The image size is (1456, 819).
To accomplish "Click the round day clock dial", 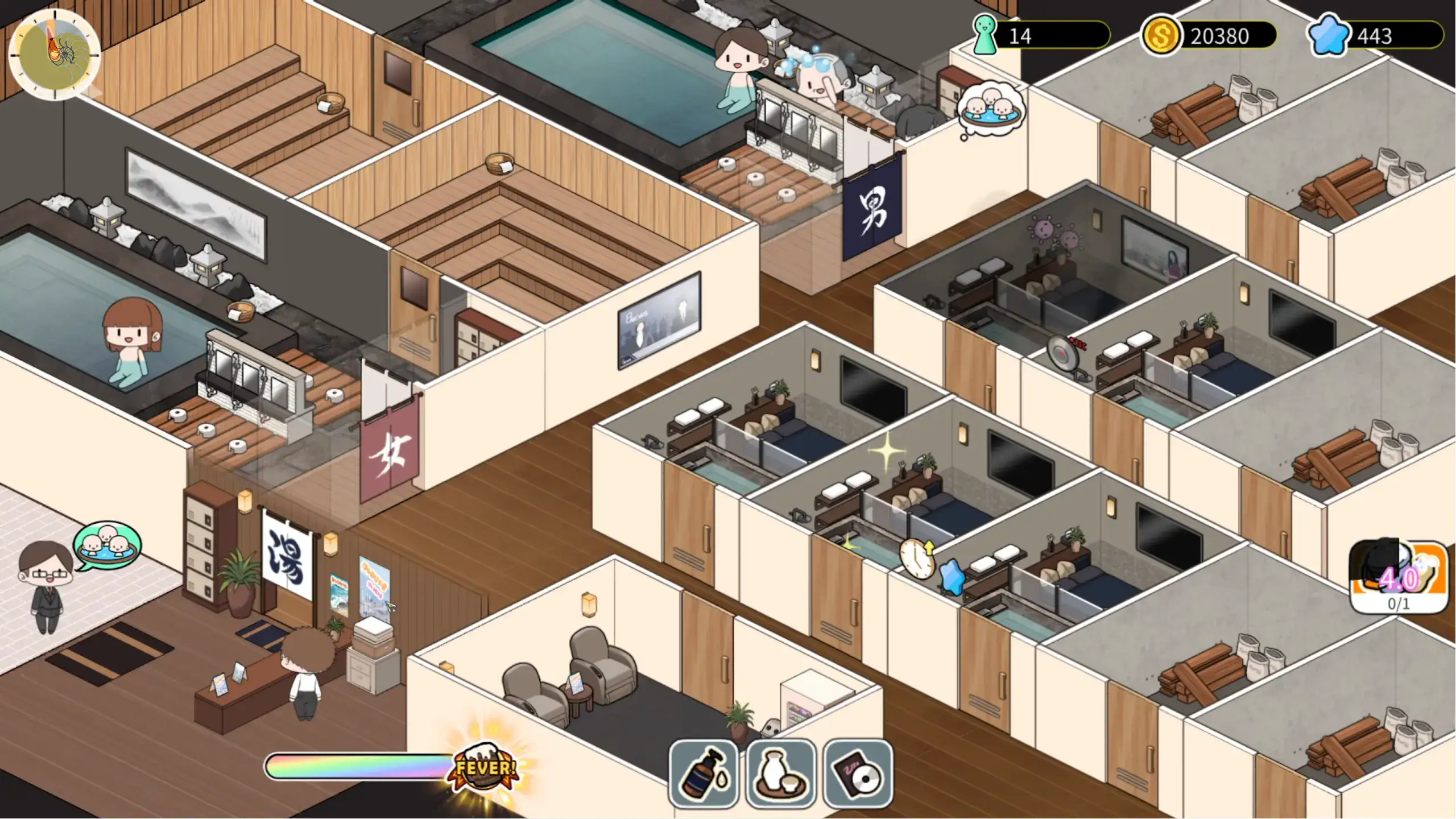I will click(55, 55).
